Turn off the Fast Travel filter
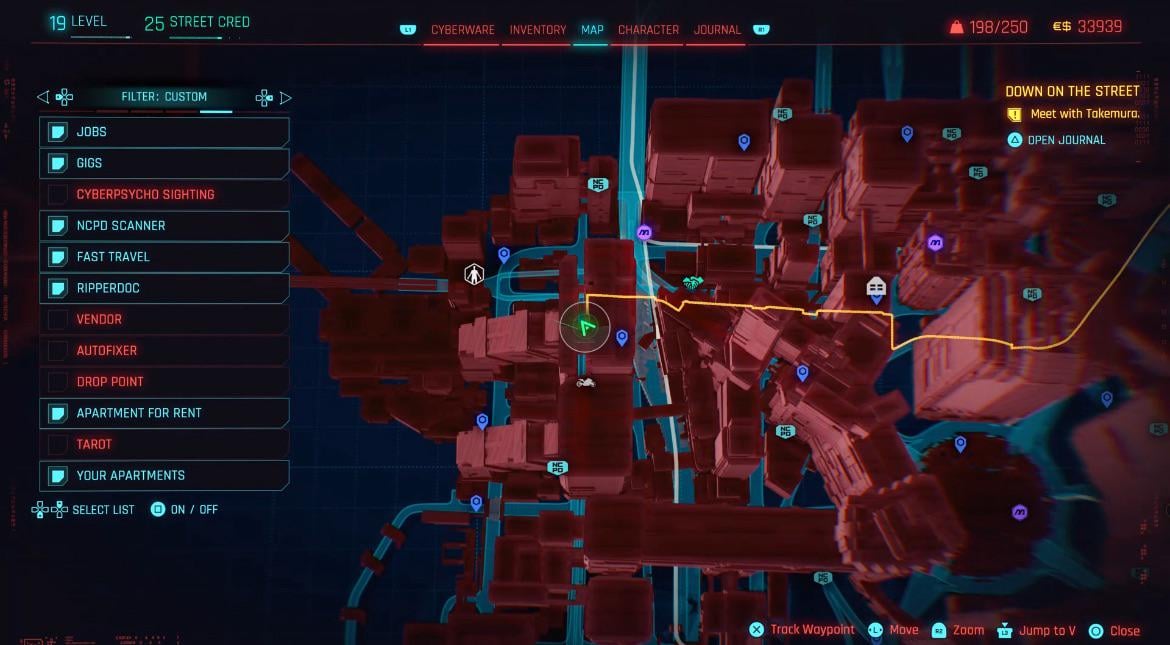1170x645 pixels. coord(165,257)
